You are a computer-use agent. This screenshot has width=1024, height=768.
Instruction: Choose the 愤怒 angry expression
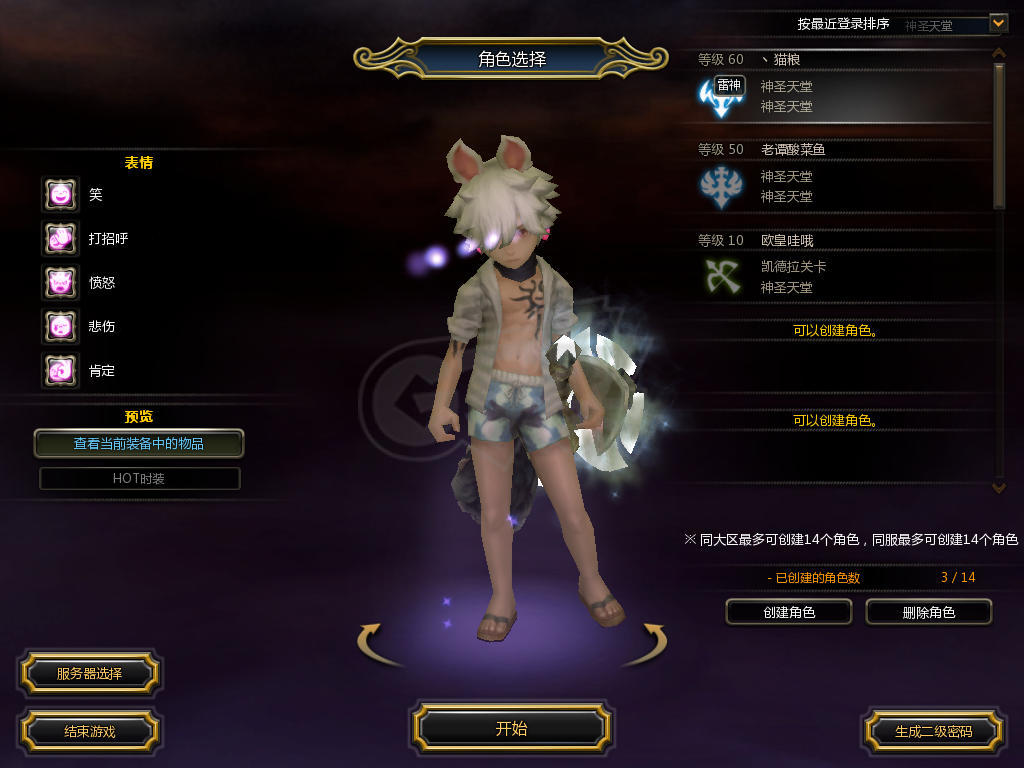coord(60,283)
